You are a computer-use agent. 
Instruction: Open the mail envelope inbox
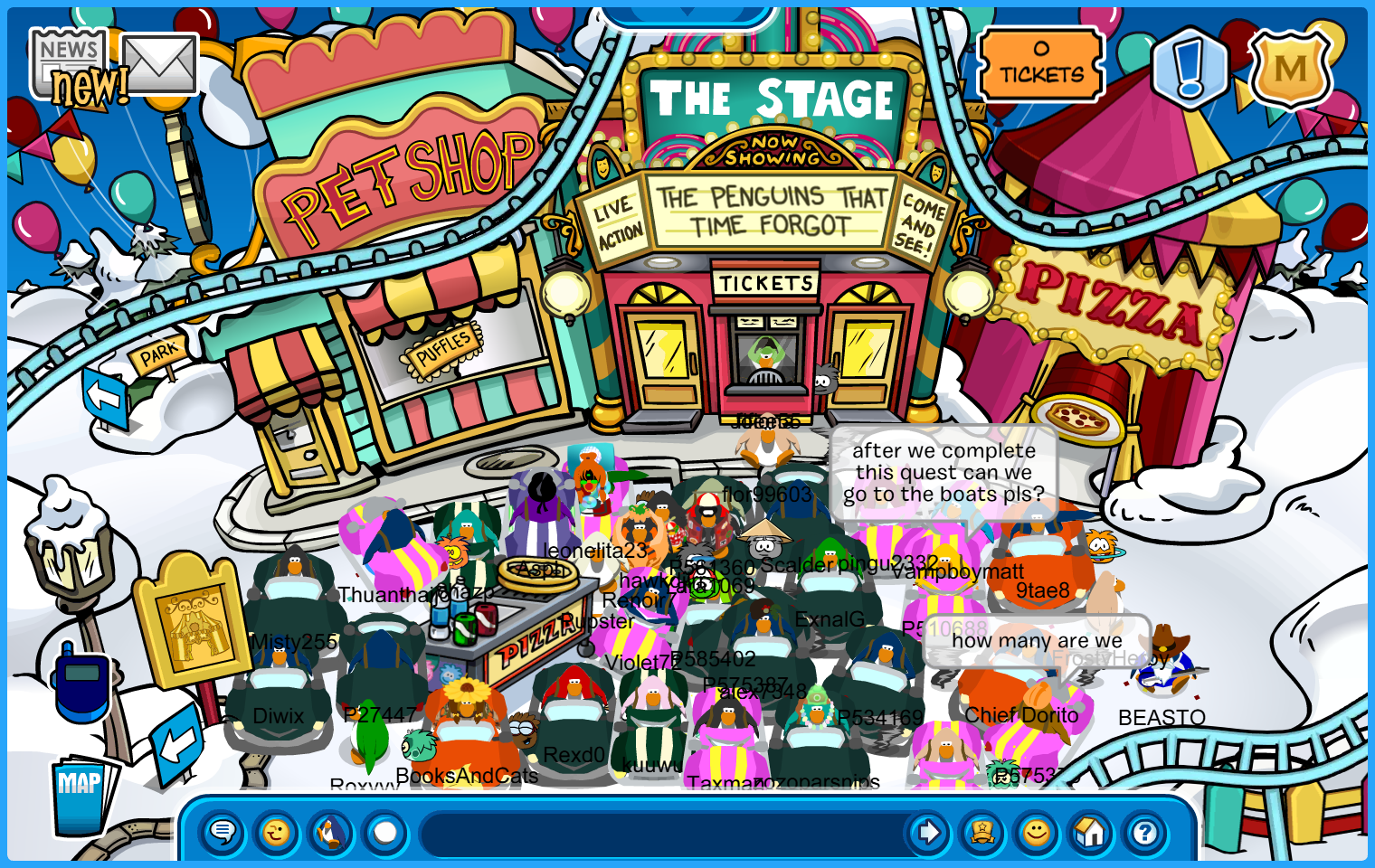[160, 64]
